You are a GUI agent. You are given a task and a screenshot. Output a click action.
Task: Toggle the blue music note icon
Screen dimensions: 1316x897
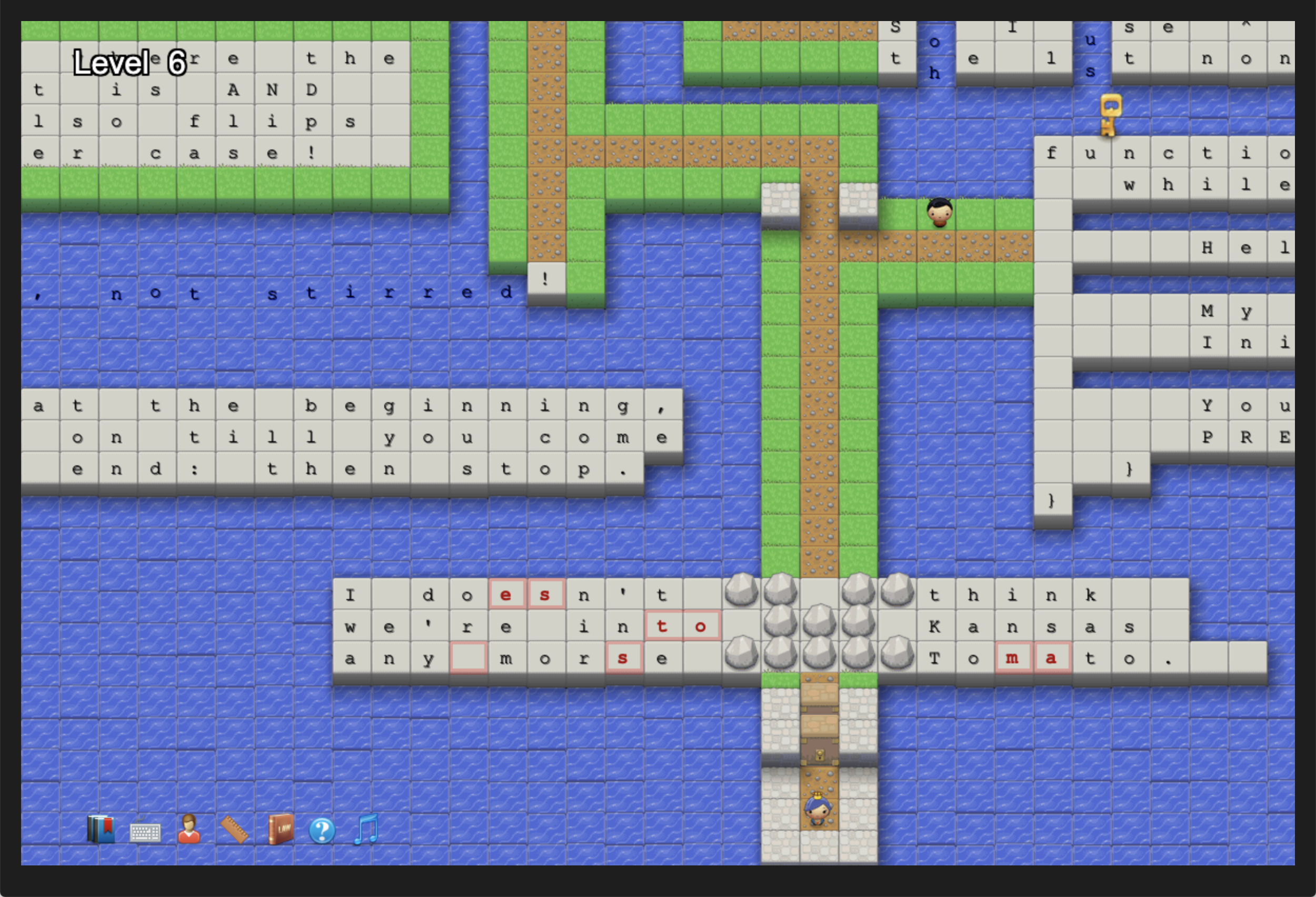click(366, 830)
